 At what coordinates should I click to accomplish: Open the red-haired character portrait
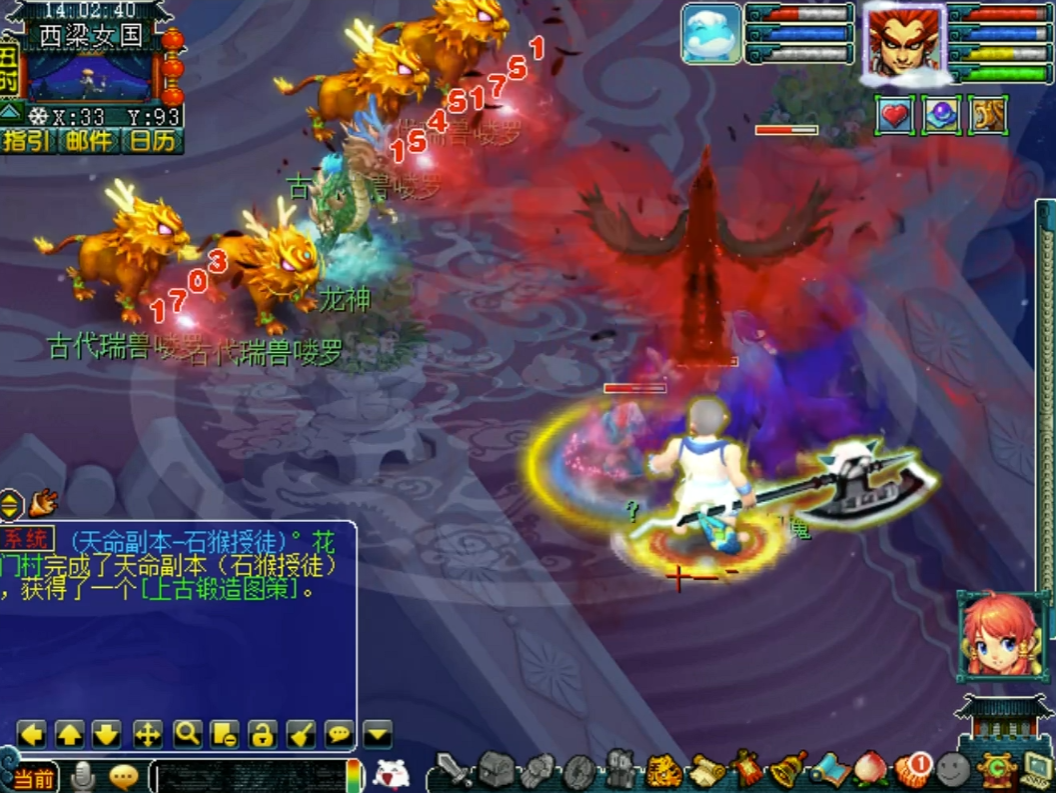[903, 40]
